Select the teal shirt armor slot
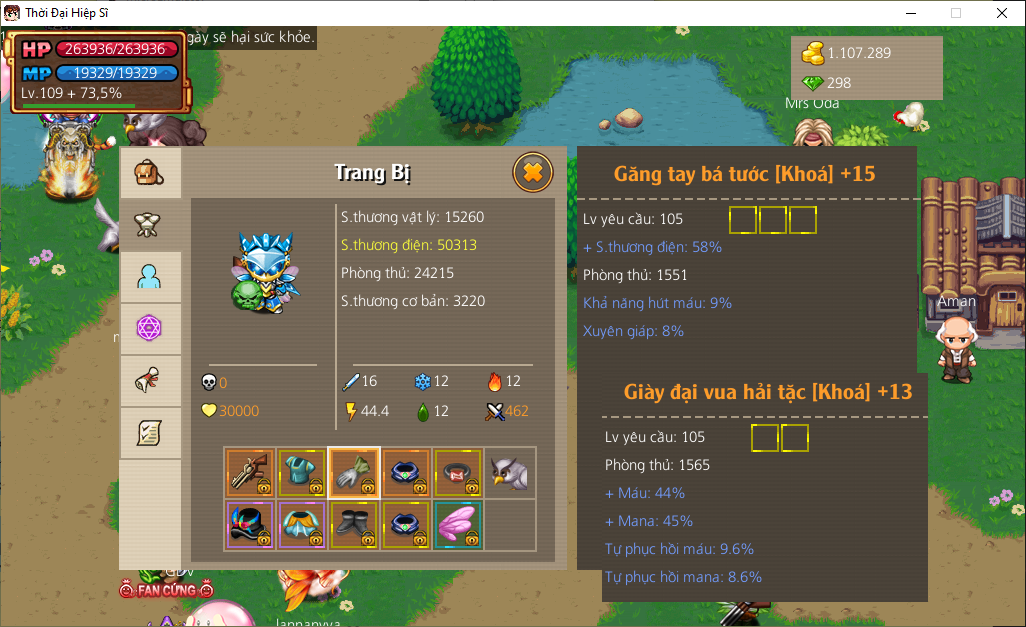This screenshot has width=1026, height=627. tap(302, 472)
